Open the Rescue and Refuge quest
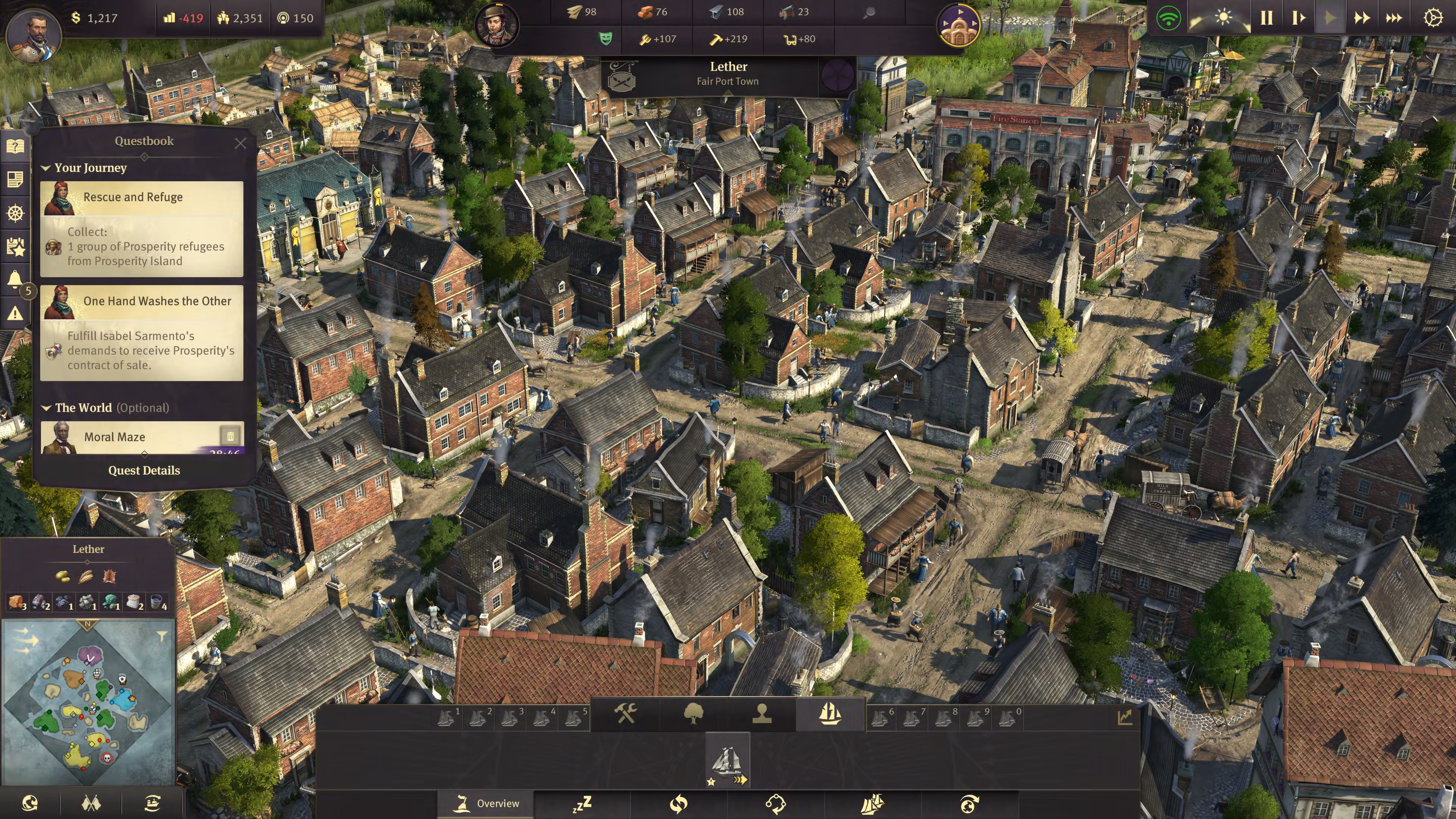The image size is (1456, 819). tap(142, 197)
